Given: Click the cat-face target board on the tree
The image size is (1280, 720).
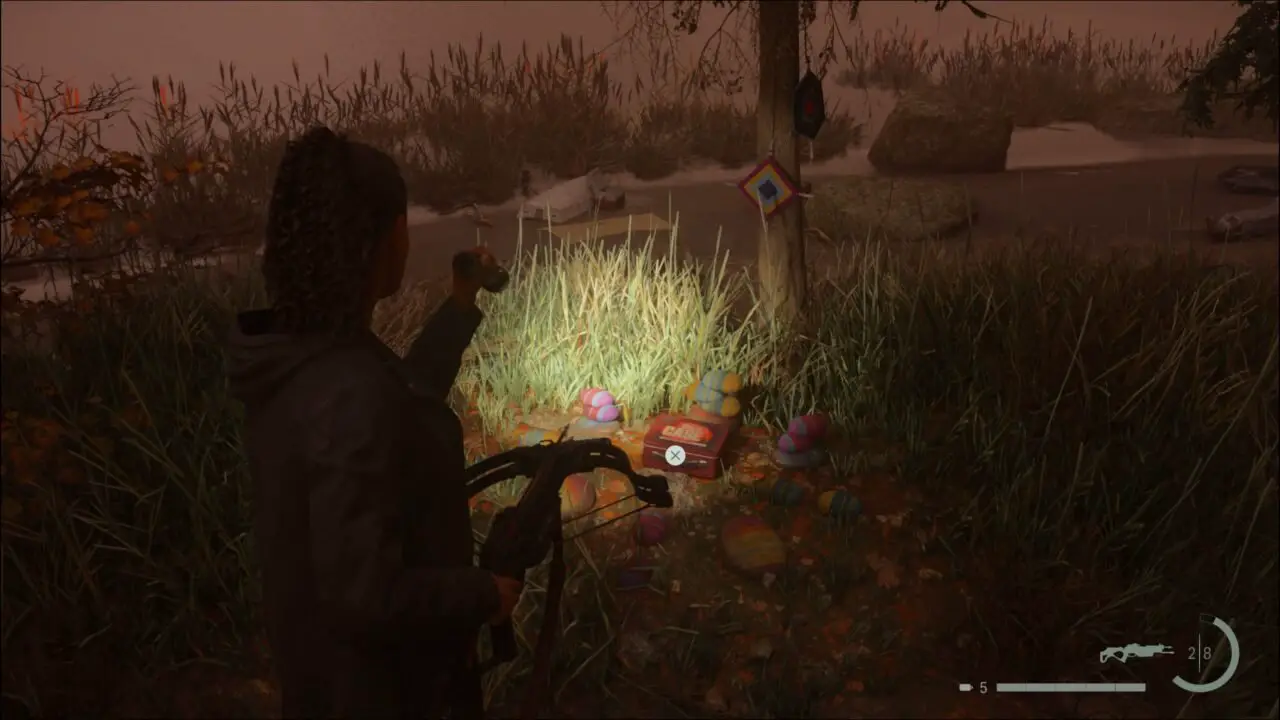Looking at the screenshot, I should click(766, 186).
